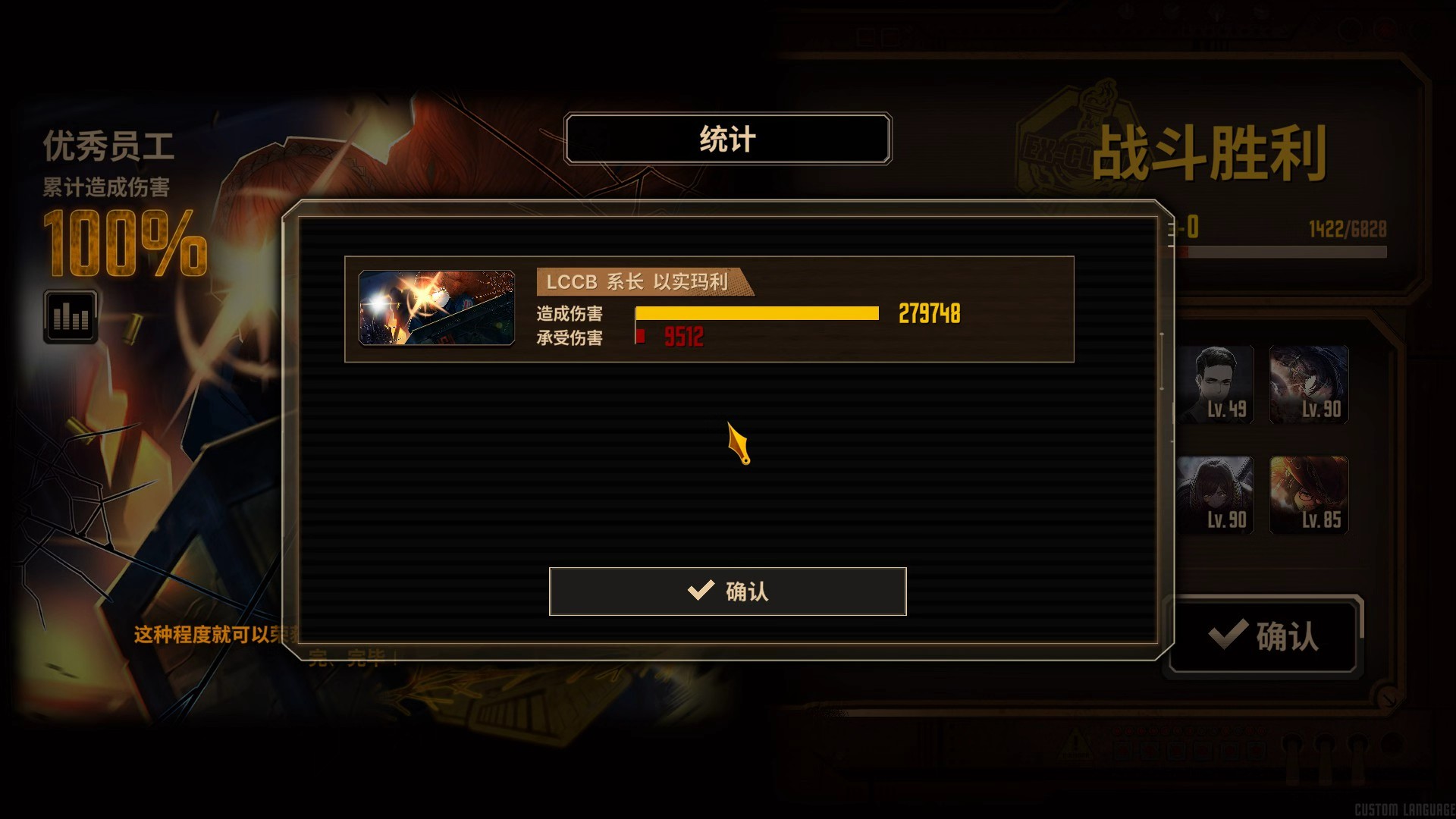Select the 优秀员工 panel heading
This screenshot has height=819, width=1456.
click(110, 146)
